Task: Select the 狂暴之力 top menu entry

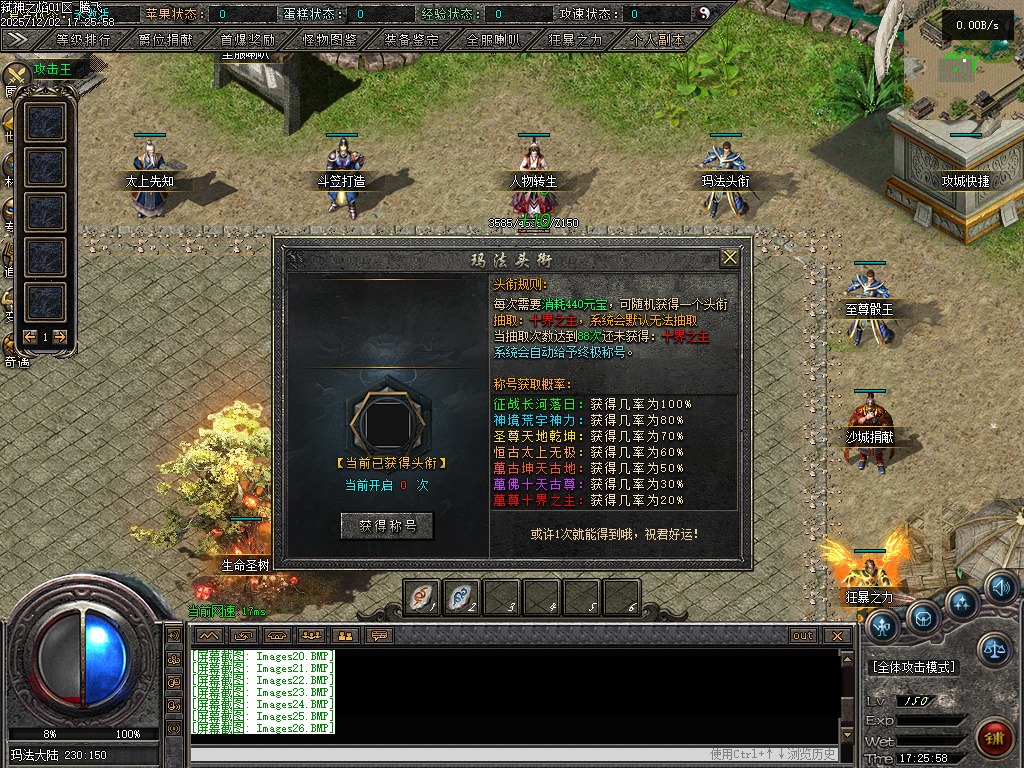Action: (575, 40)
